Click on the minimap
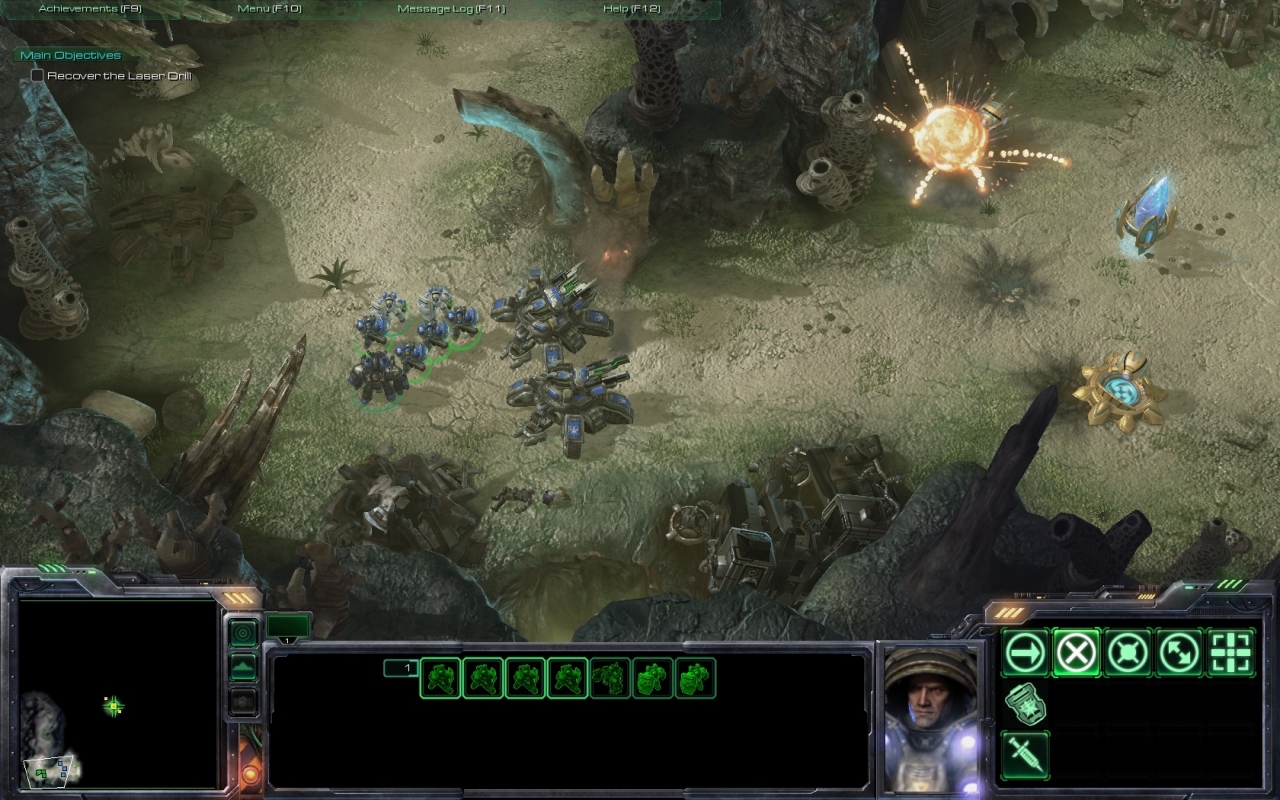The width and height of the screenshot is (1280, 800). pyautogui.click(x=118, y=692)
